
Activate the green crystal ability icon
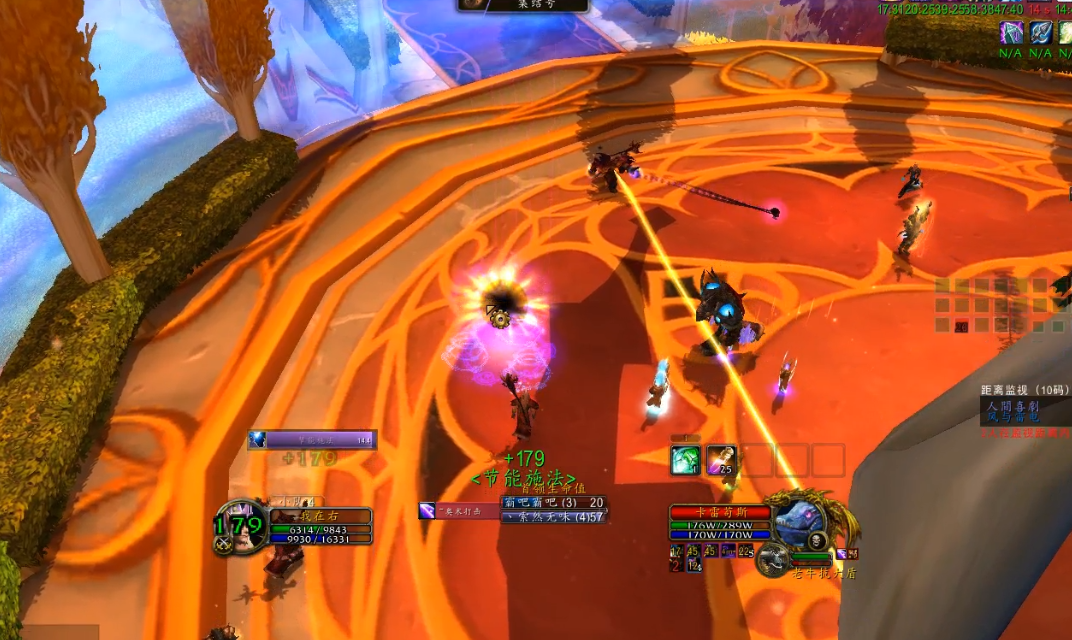tap(687, 460)
